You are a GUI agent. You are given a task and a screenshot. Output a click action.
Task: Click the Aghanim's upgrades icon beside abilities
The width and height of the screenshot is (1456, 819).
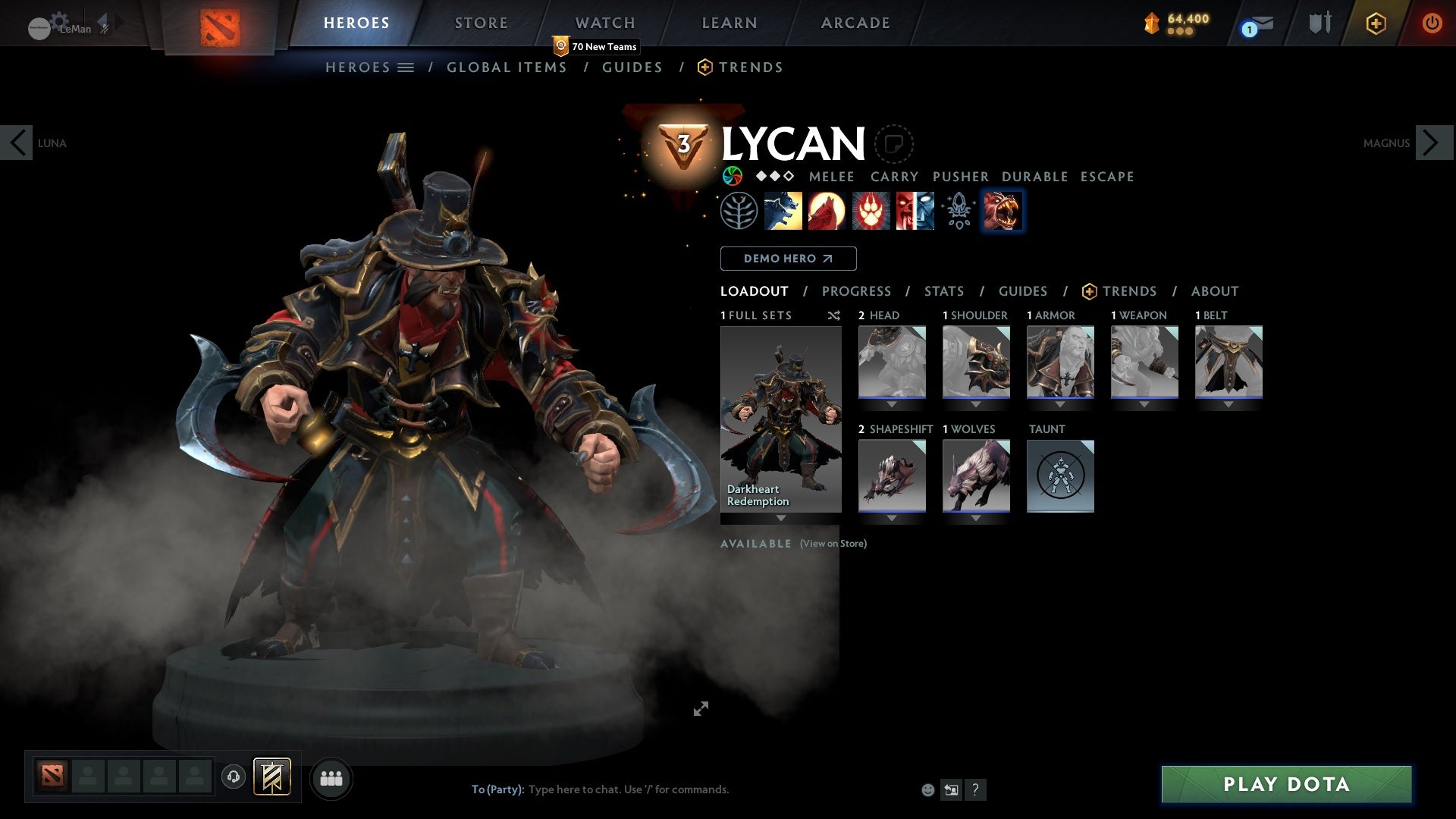(958, 210)
